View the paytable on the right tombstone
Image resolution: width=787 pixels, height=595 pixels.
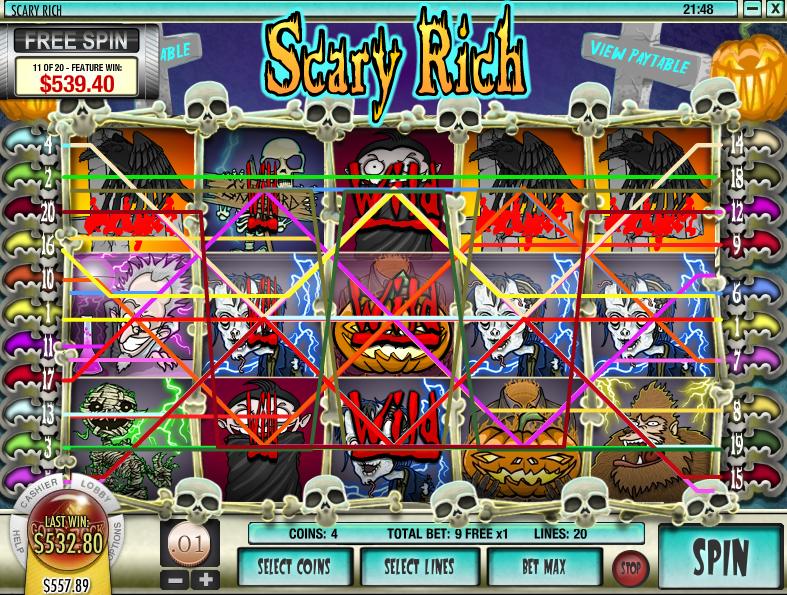[640, 57]
